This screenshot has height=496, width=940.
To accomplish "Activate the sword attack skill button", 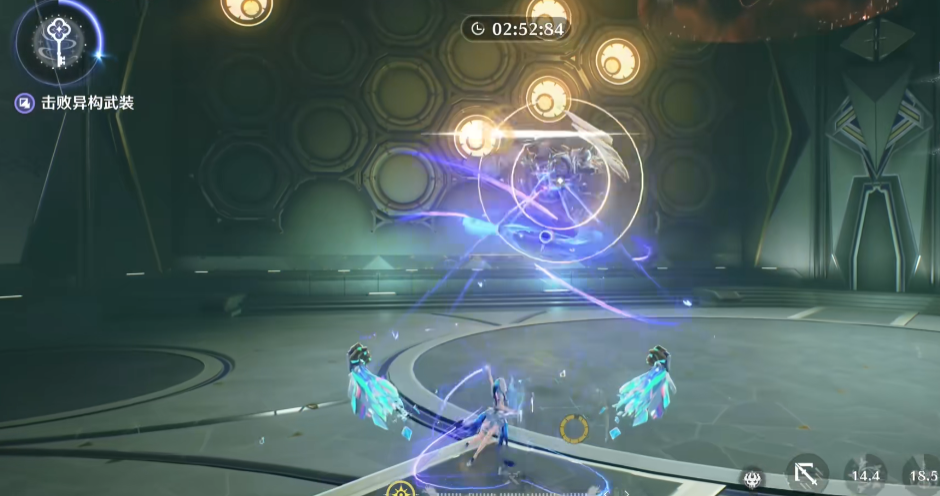I will [806, 474].
